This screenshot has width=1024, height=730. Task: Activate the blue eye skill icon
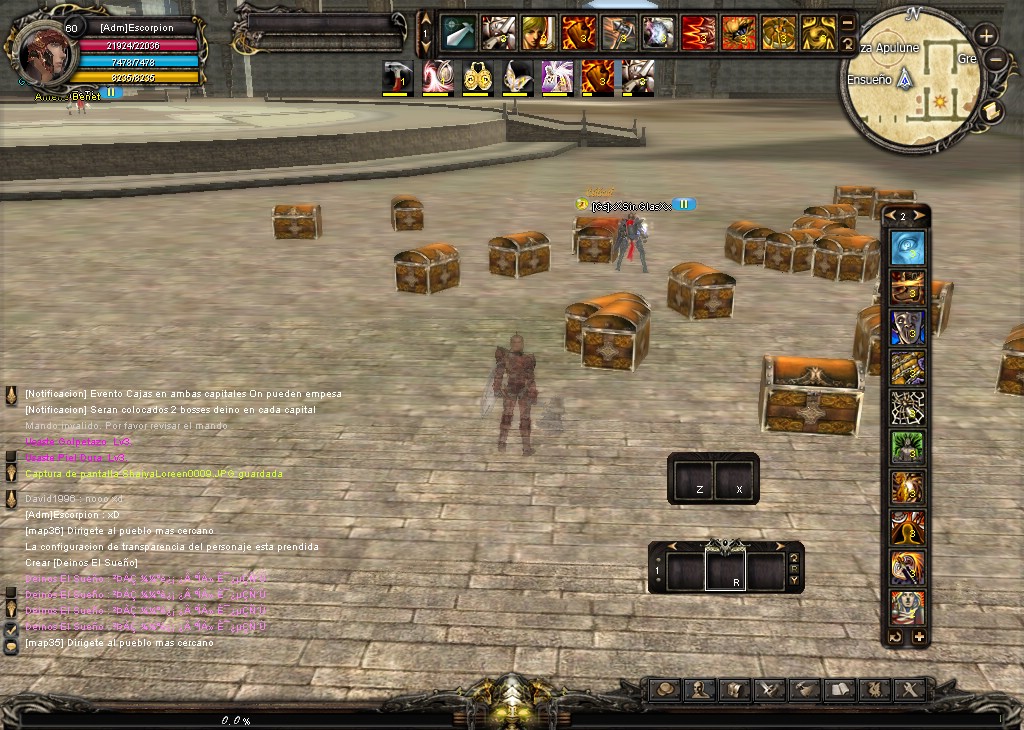[x=908, y=248]
